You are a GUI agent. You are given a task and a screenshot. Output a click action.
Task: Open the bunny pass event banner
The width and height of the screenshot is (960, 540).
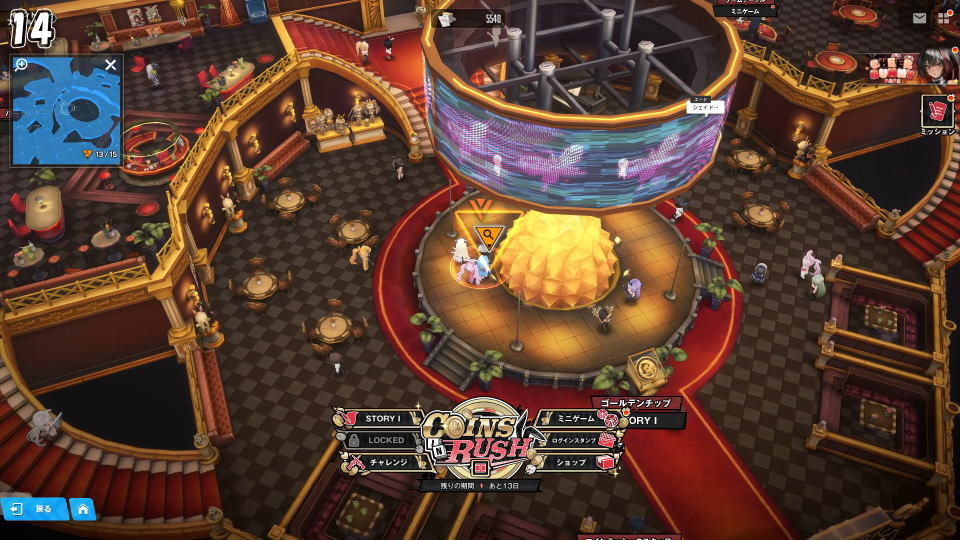point(893,68)
